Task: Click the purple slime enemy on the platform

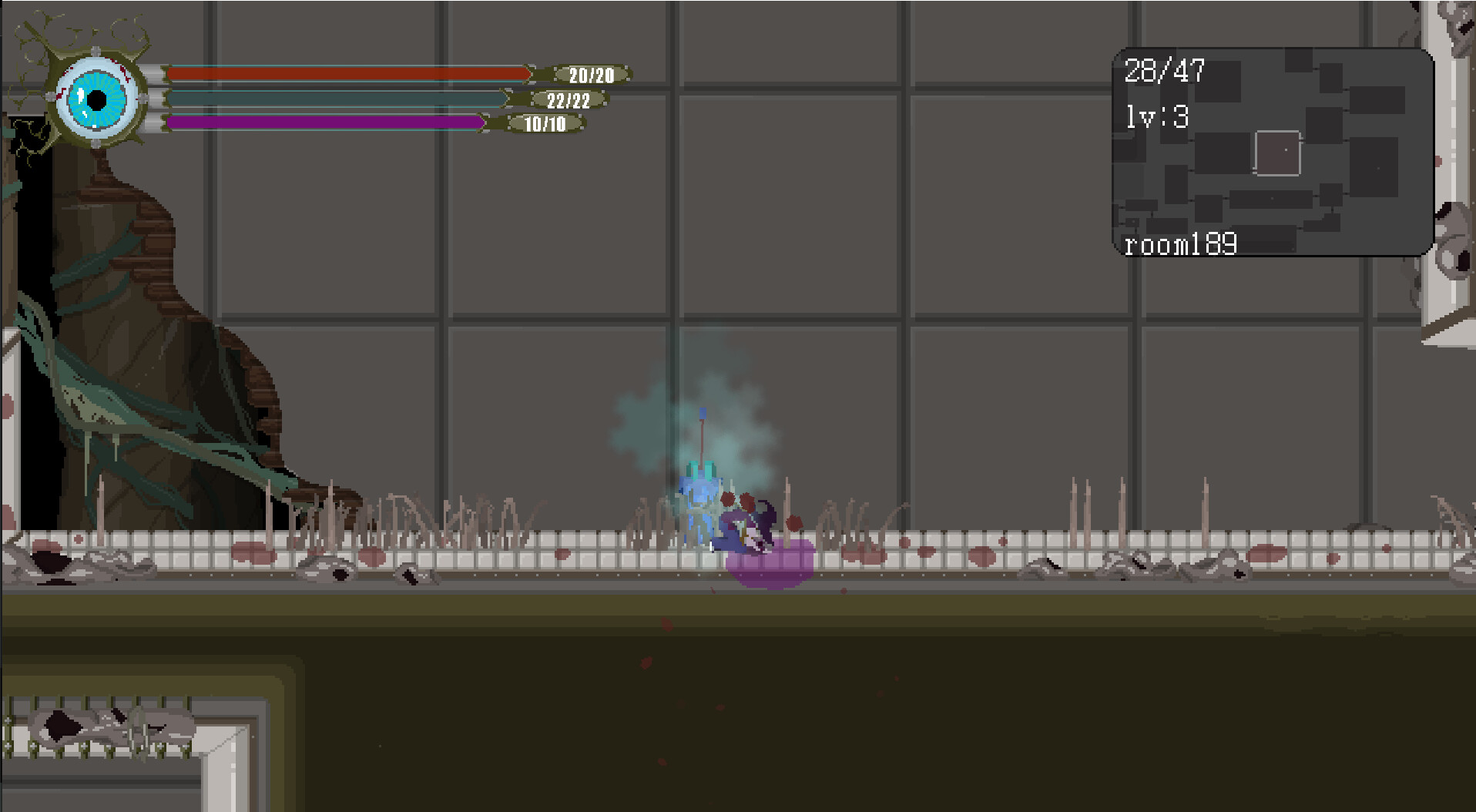Action: tap(770, 566)
